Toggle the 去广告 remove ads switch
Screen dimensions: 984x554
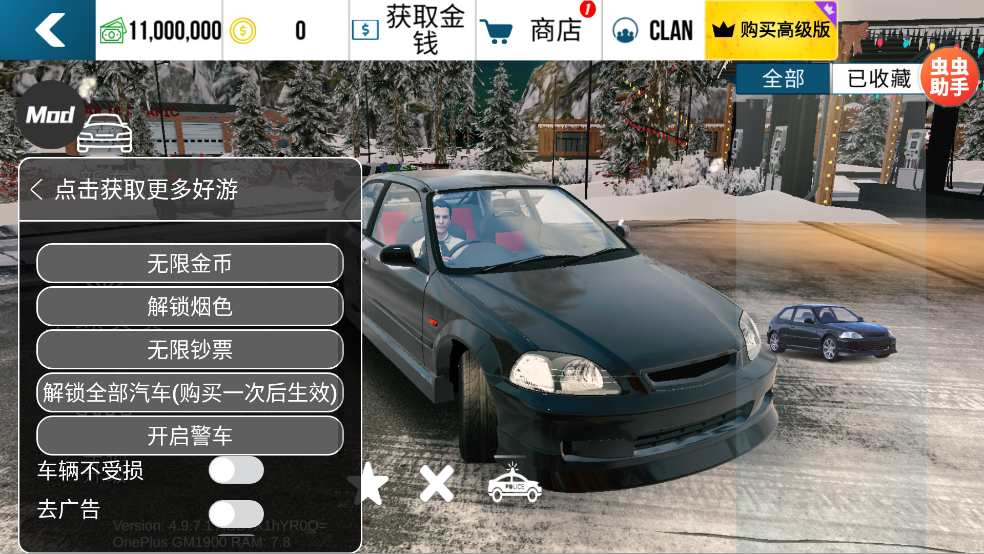pyautogui.click(x=236, y=513)
